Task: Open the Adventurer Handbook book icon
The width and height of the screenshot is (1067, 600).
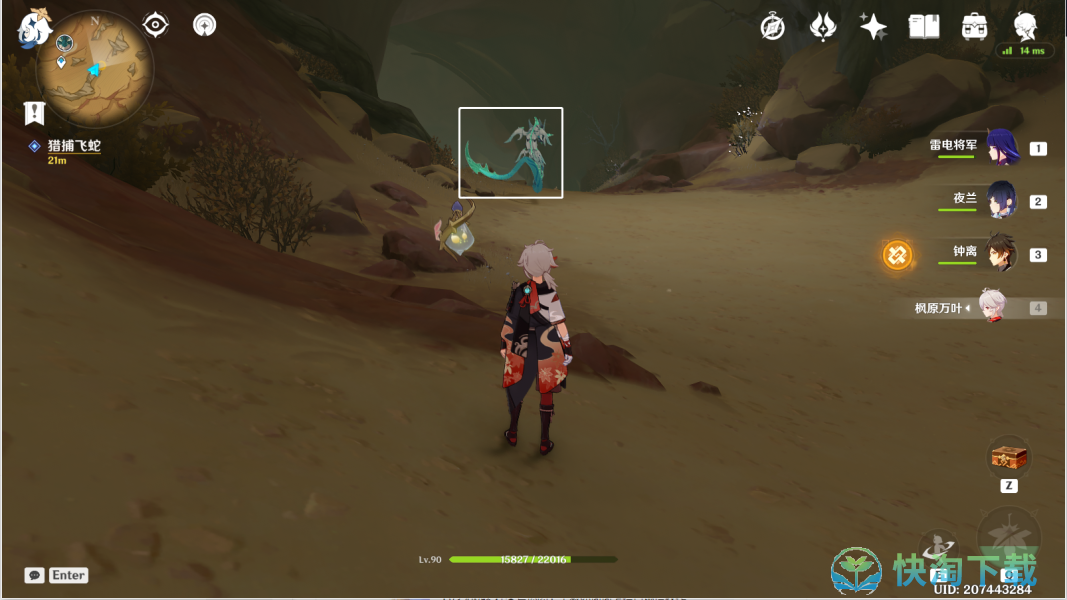Action: (x=923, y=27)
